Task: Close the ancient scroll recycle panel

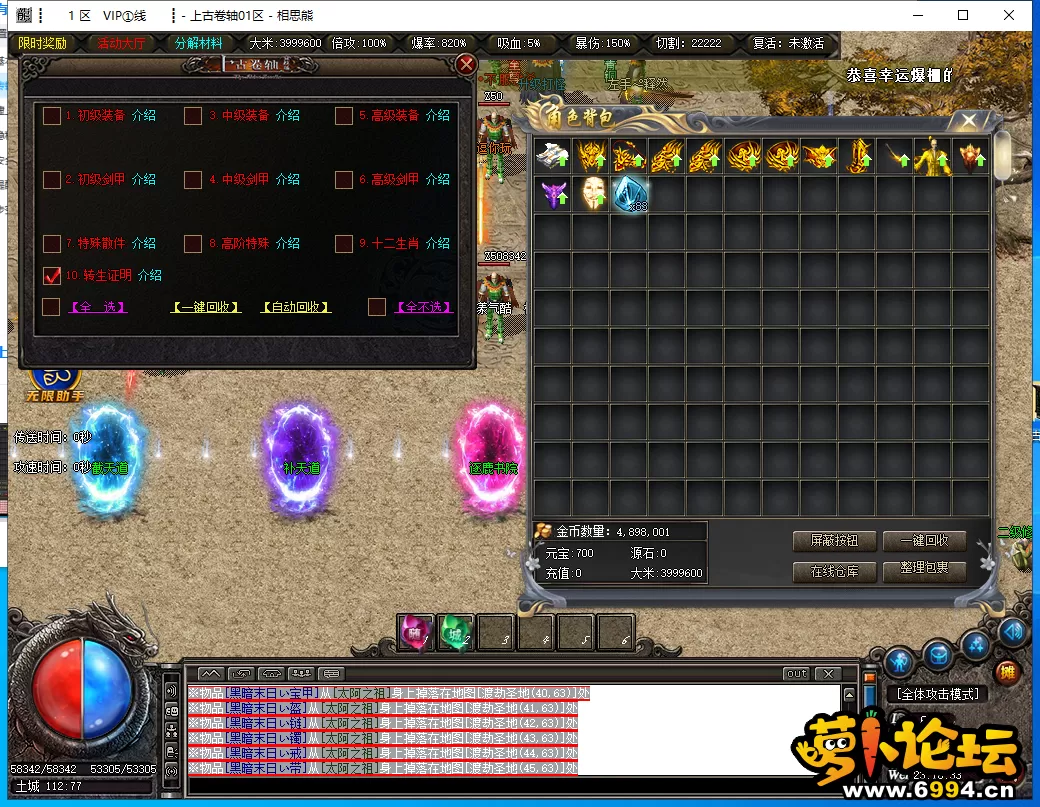Action: 466,65
